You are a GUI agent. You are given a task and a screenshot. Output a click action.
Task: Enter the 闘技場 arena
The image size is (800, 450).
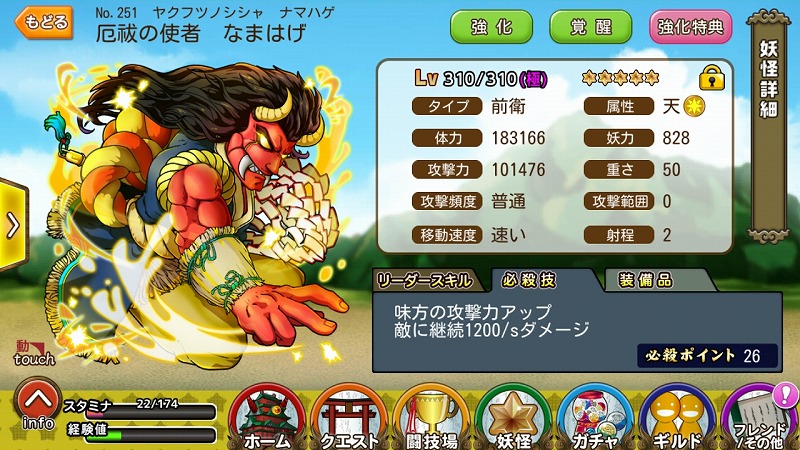pyautogui.click(x=431, y=416)
